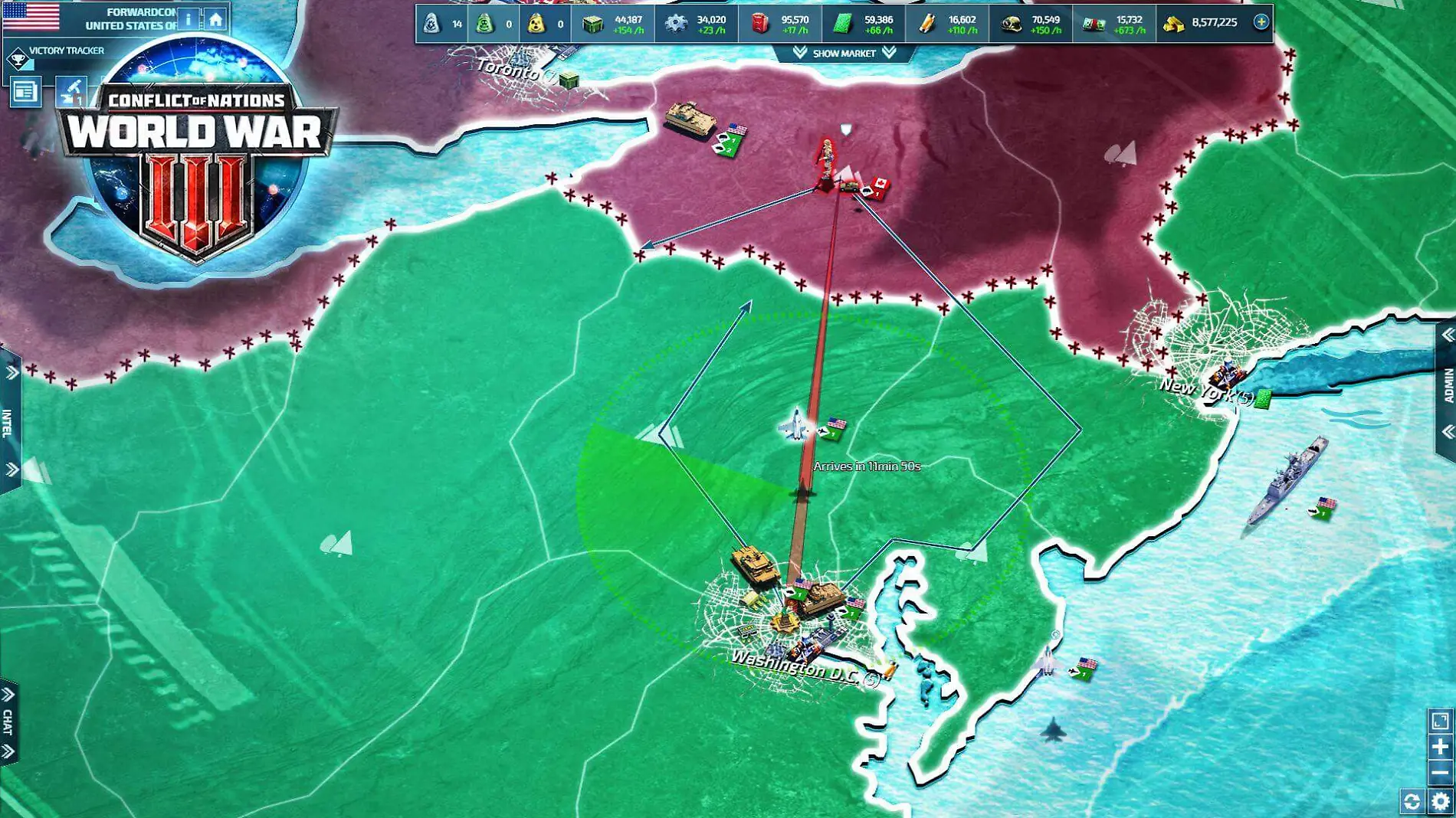Image resolution: width=1456 pixels, height=818 pixels.
Task: Open settings with the gear icon
Action: pos(1440,801)
